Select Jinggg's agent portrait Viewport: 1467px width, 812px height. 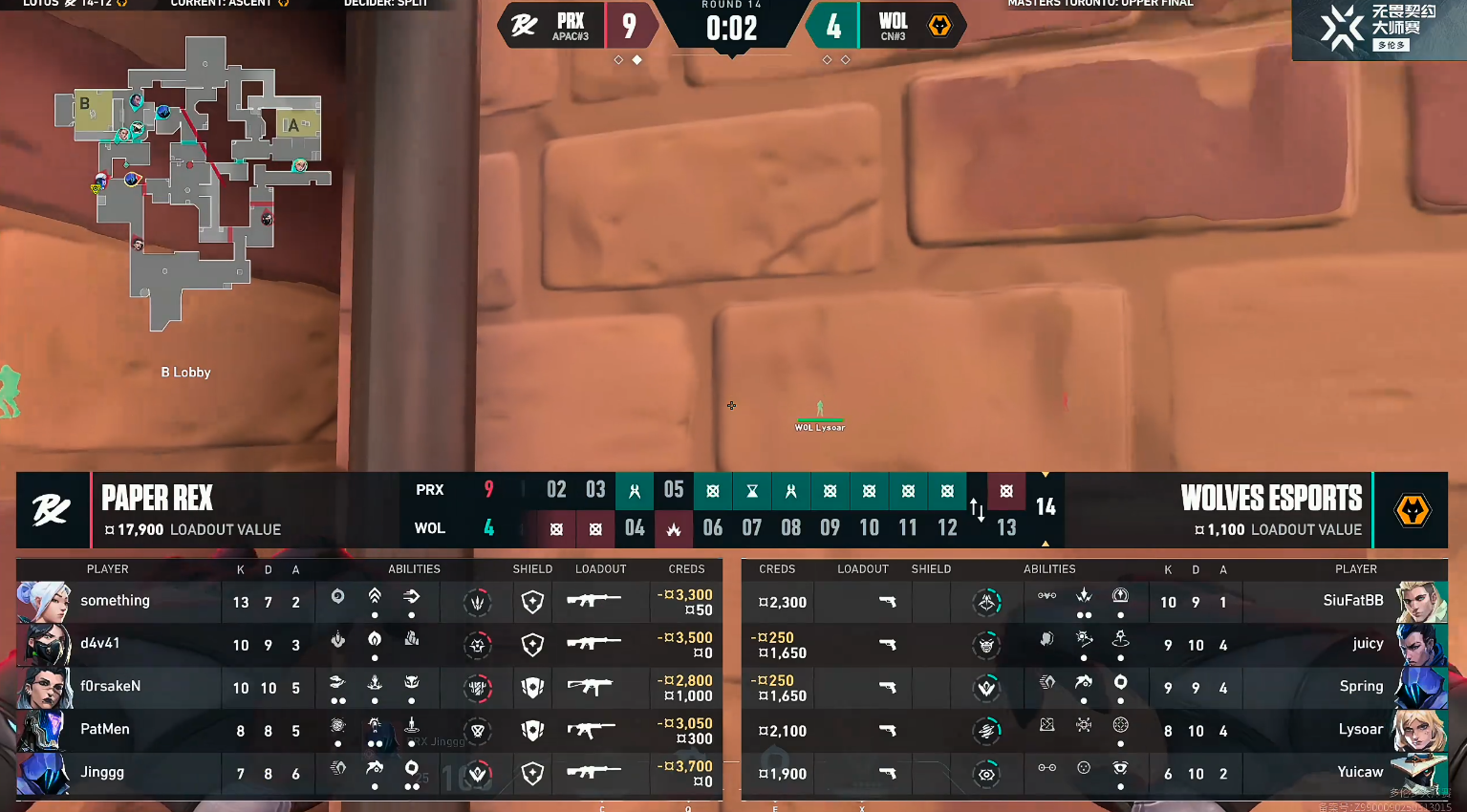coord(44,774)
